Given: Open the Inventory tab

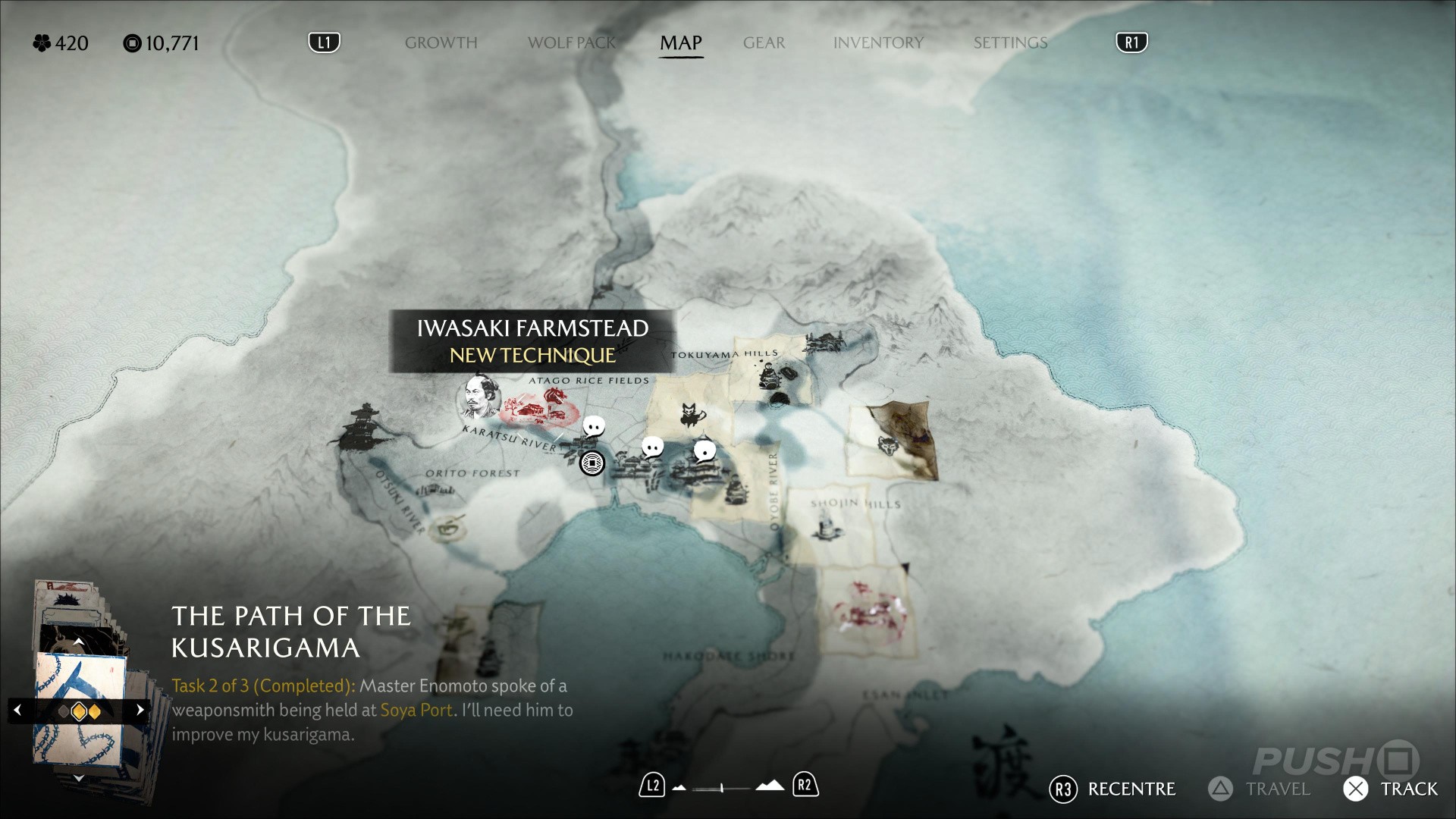Looking at the screenshot, I should click(x=878, y=43).
